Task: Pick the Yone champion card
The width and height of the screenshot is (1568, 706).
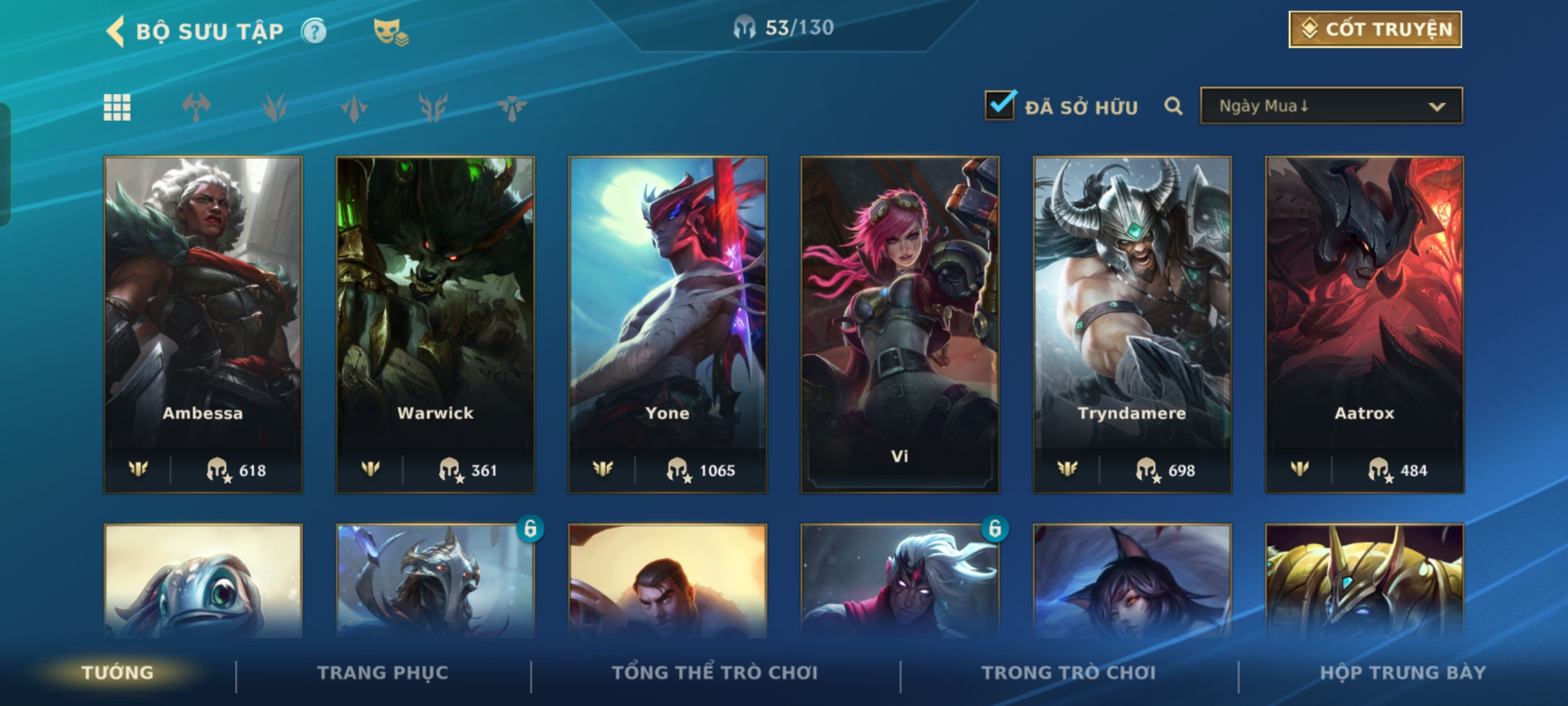Action: (x=667, y=324)
